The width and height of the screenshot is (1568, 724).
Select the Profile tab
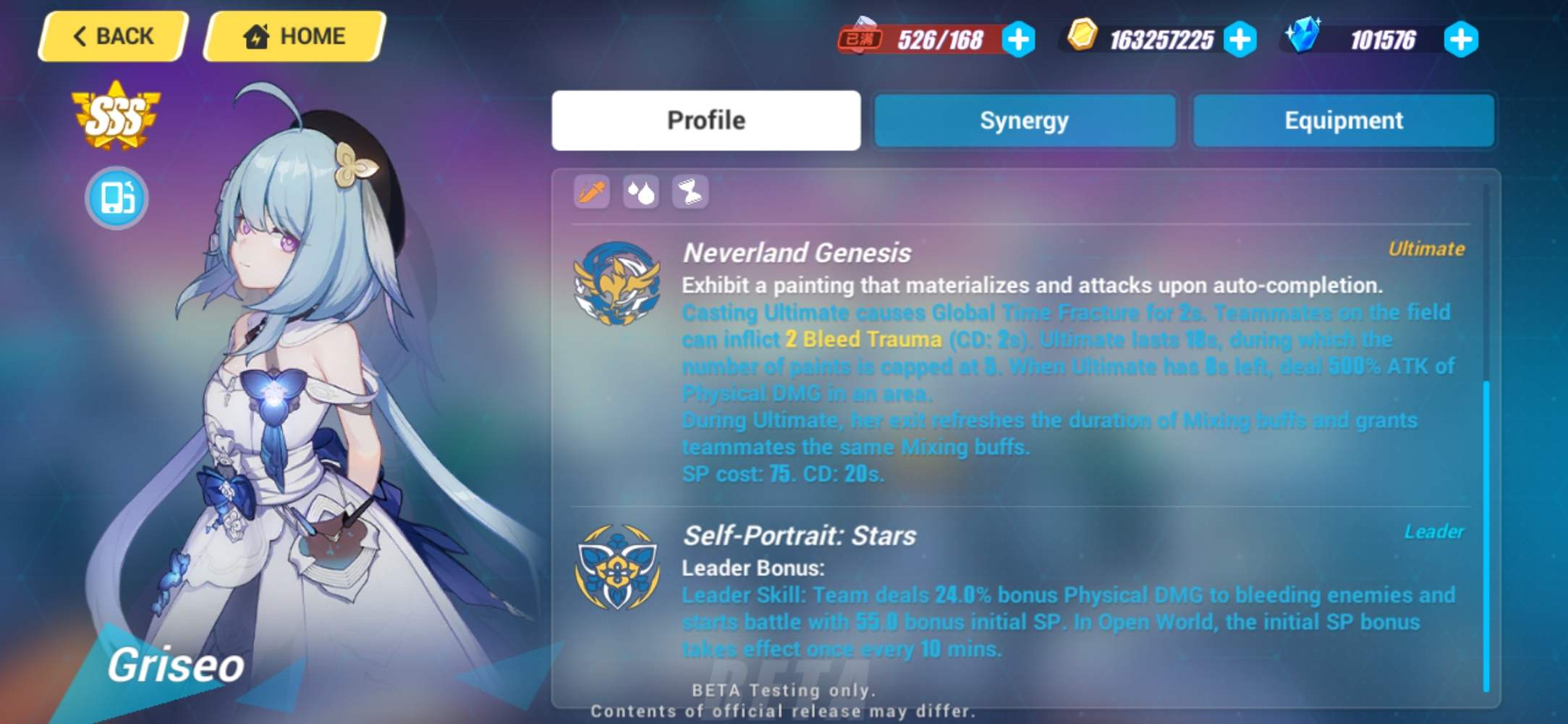(x=705, y=120)
